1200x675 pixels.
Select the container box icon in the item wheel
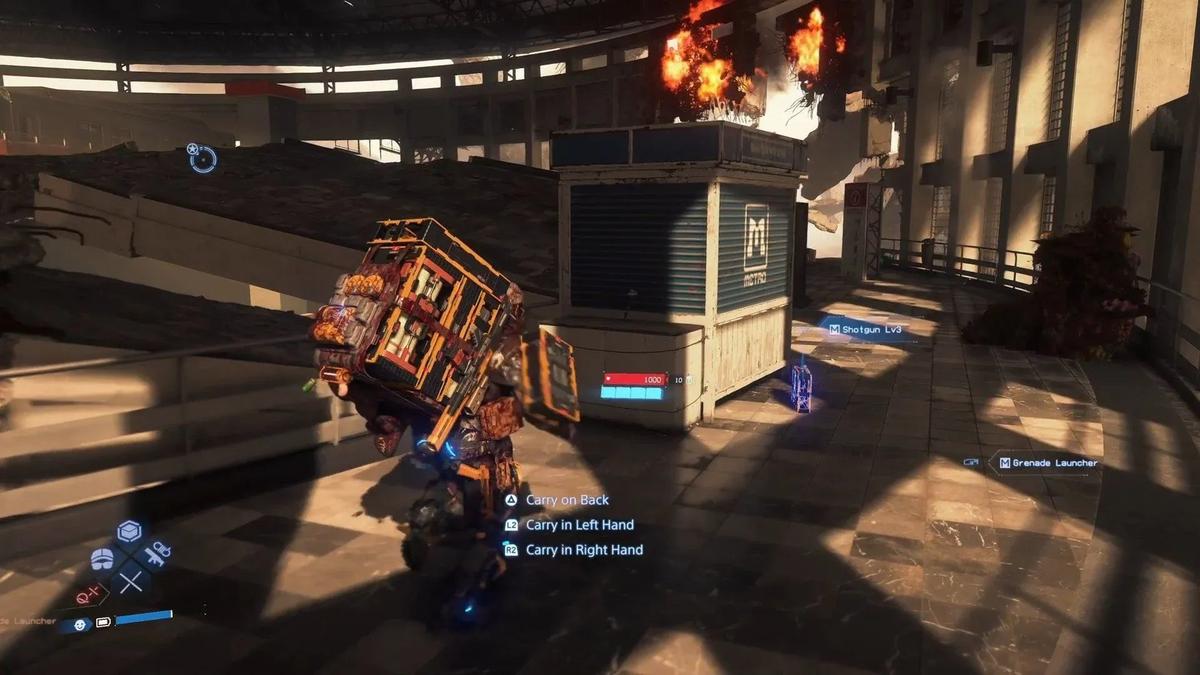coord(129,532)
